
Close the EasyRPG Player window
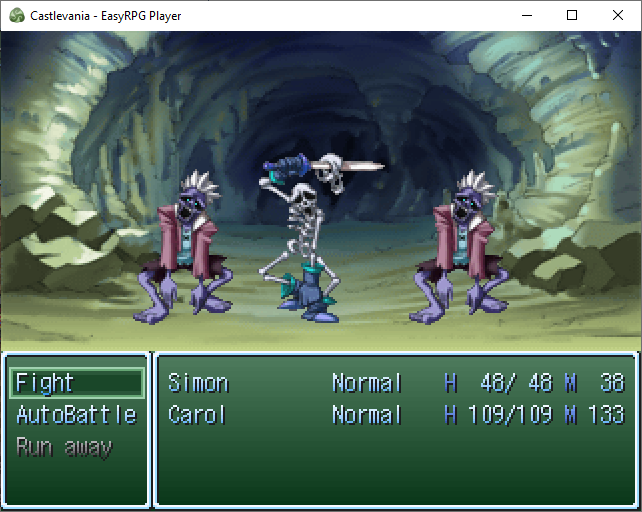pyautogui.click(x=618, y=15)
